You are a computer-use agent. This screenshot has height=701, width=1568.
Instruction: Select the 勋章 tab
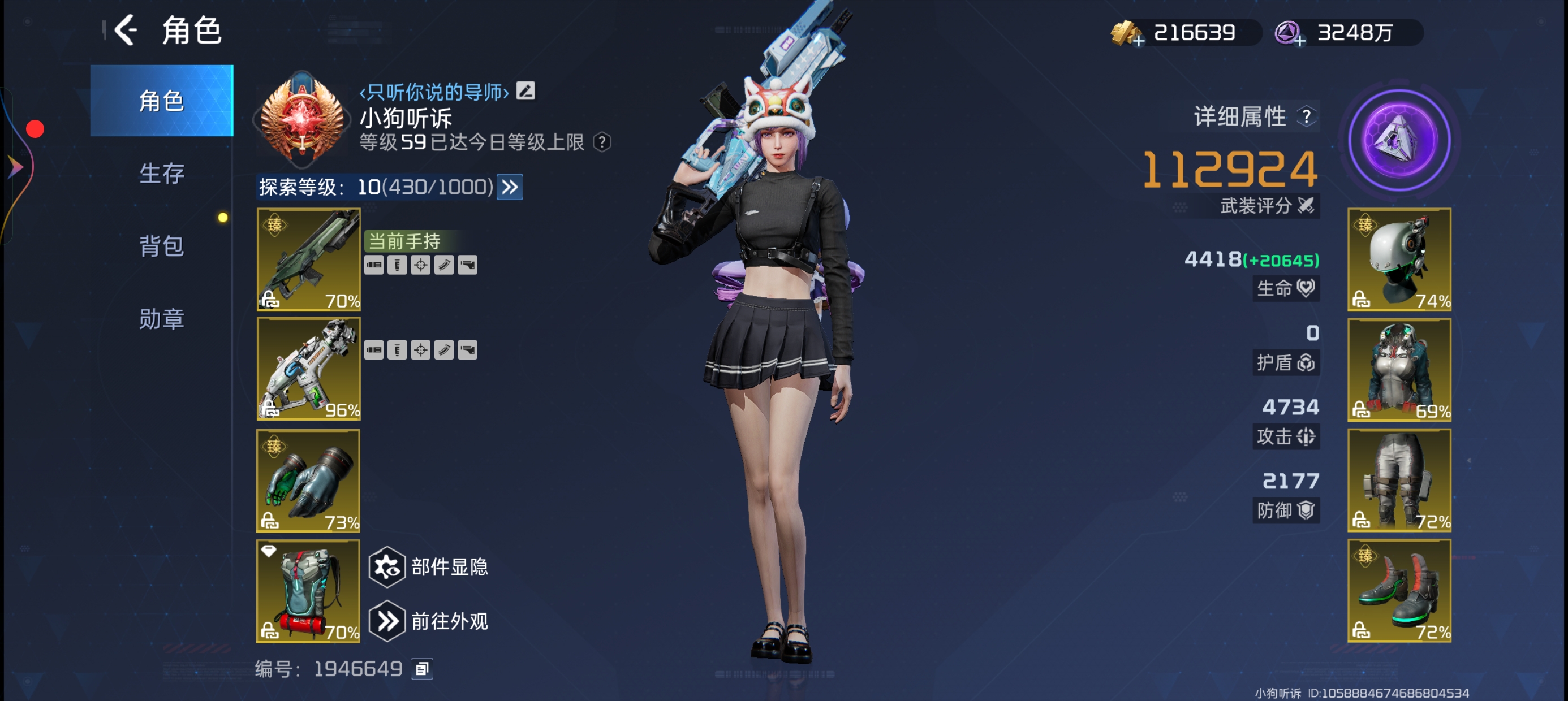click(161, 319)
